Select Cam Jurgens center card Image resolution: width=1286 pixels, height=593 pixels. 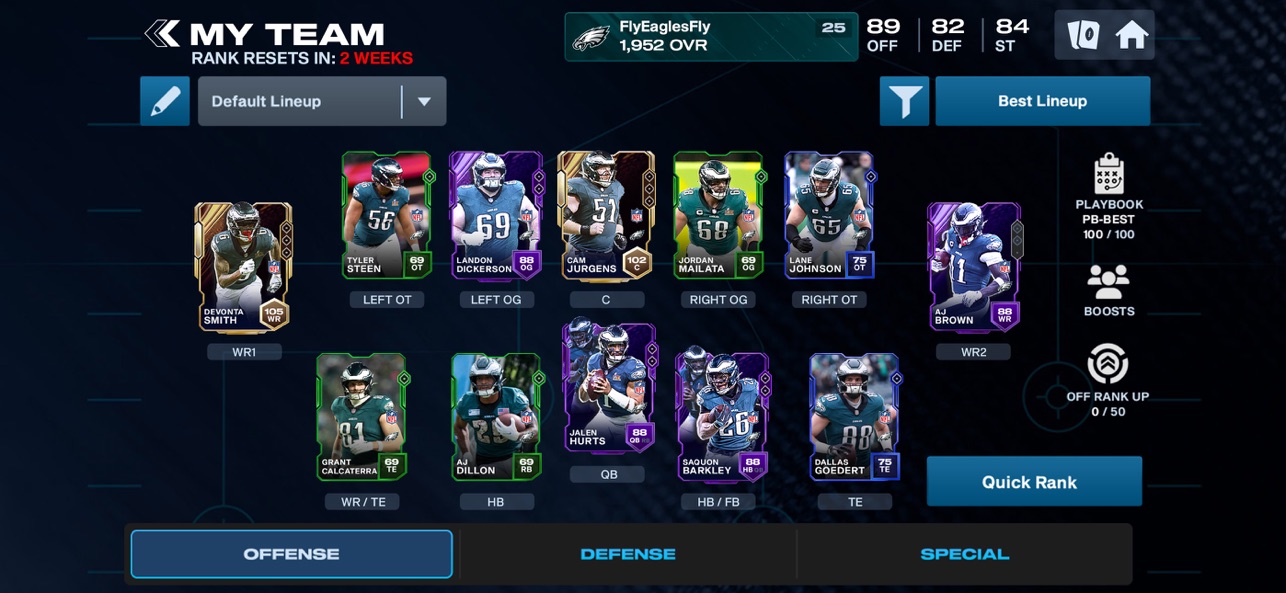(x=606, y=215)
